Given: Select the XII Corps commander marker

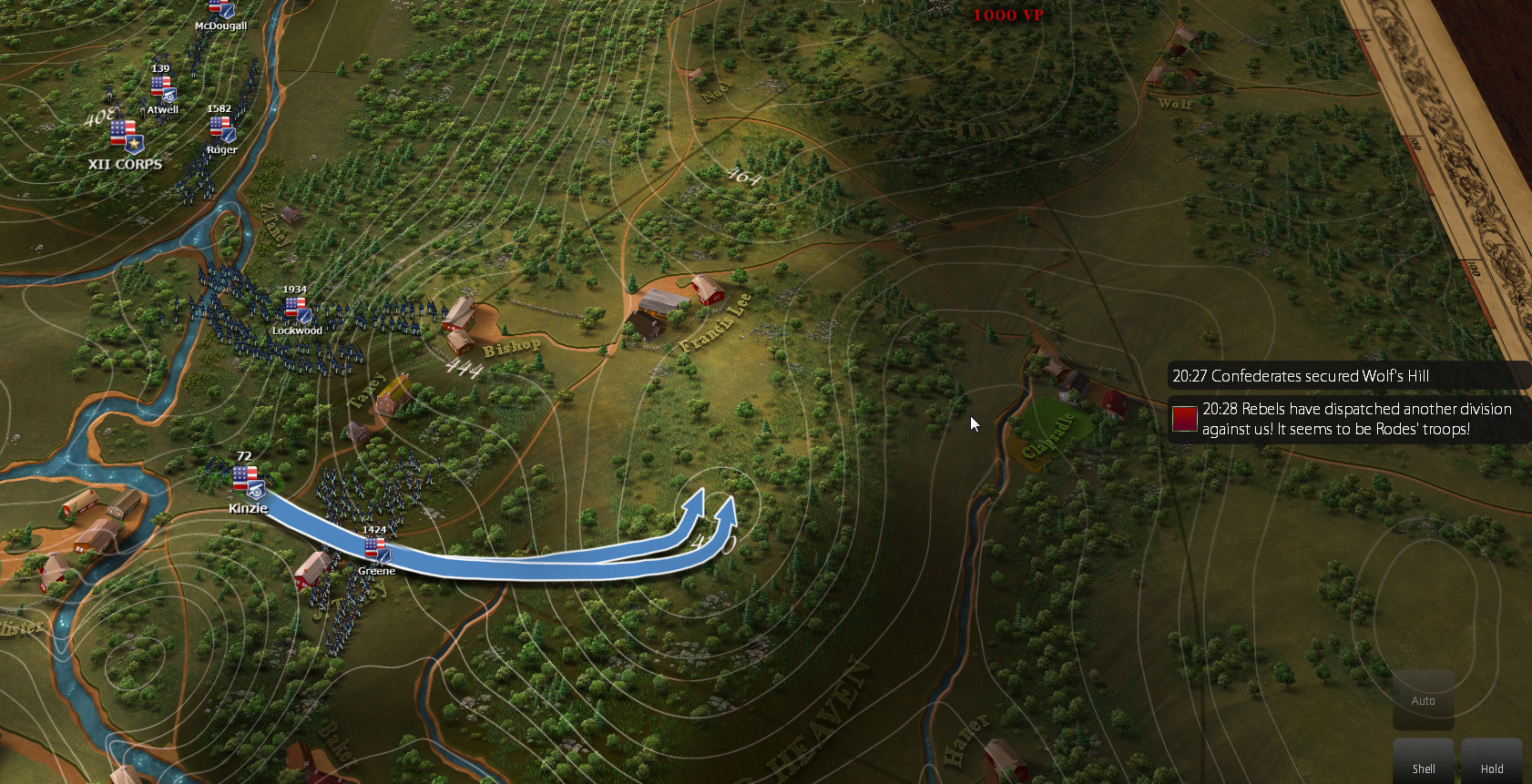Looking at the screenshot, I should click(x=127, y=137).
